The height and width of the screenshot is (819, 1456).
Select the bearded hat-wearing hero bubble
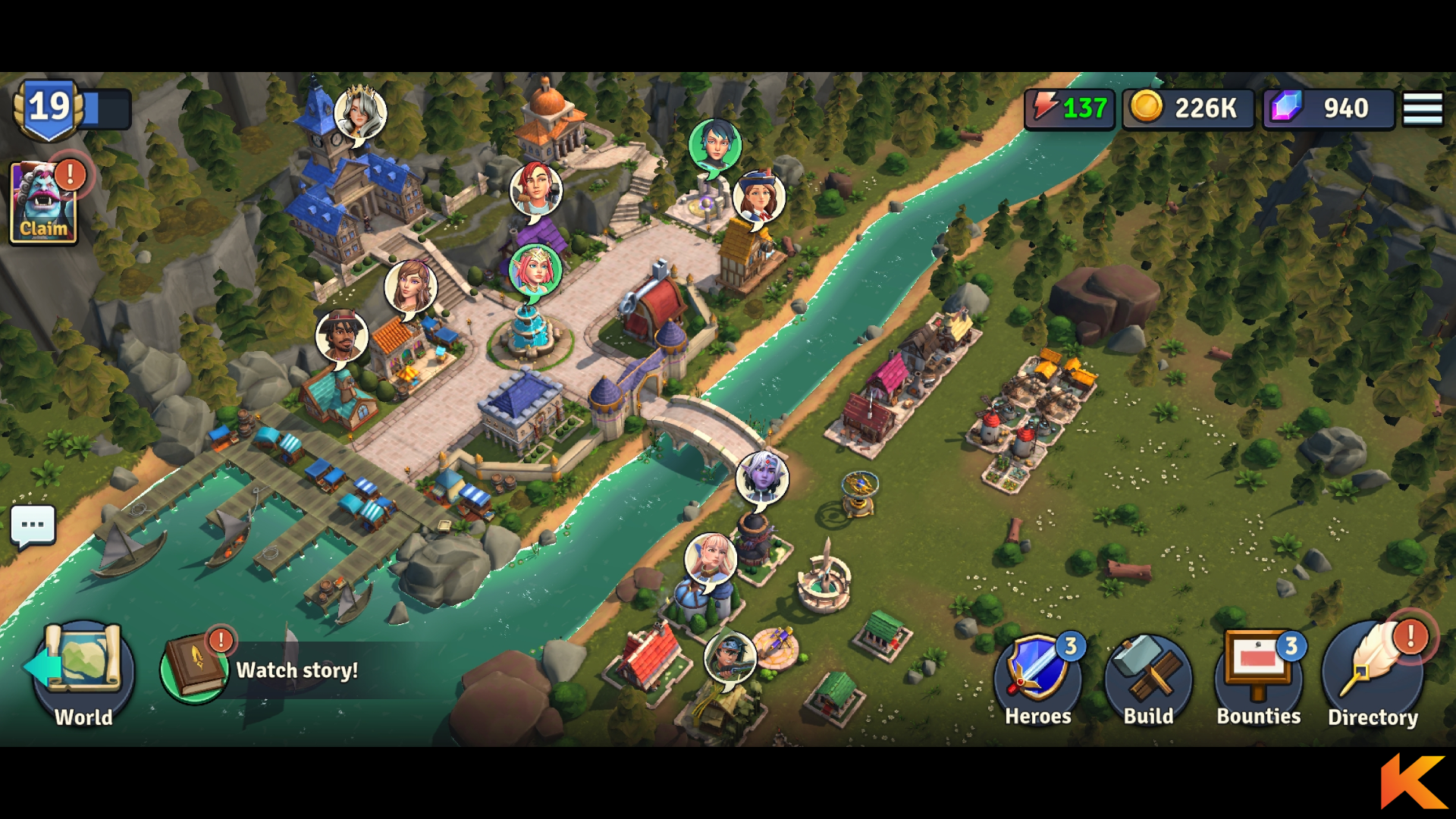point(341,336)
